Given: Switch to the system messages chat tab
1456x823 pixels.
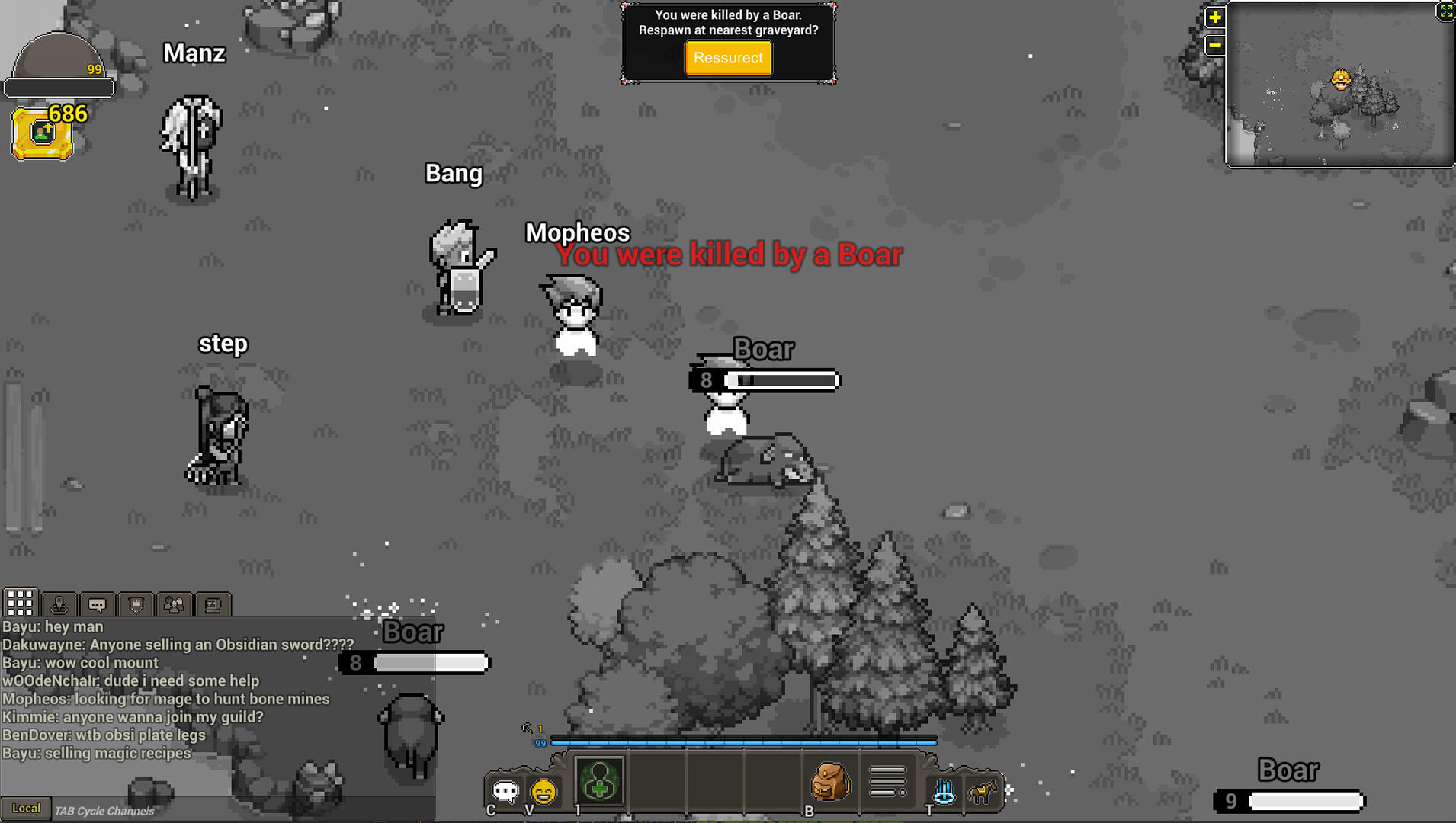Looking at the screenshot, I should [213, 604].
